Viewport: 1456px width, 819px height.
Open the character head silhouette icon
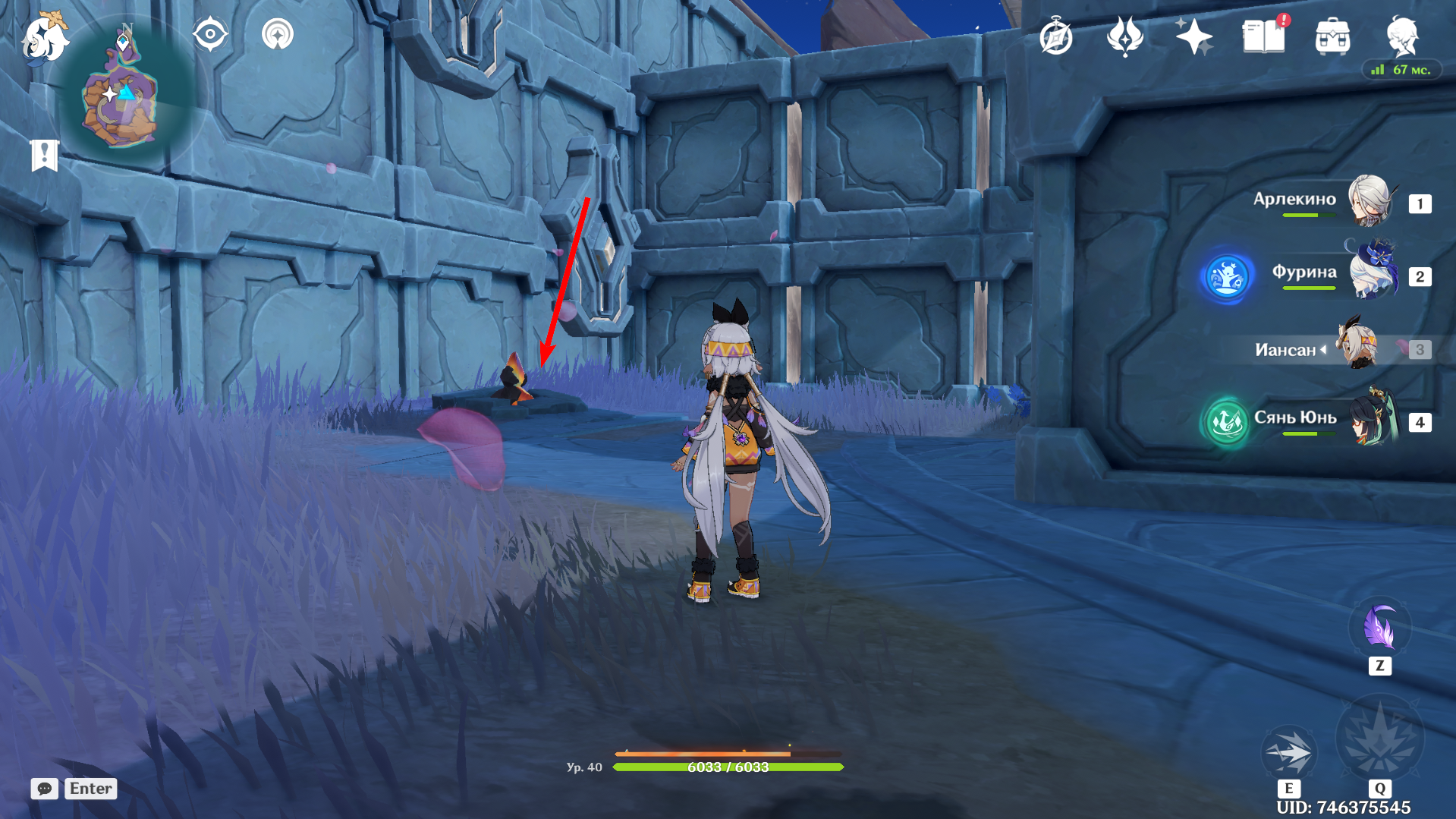click(1401, 35)
